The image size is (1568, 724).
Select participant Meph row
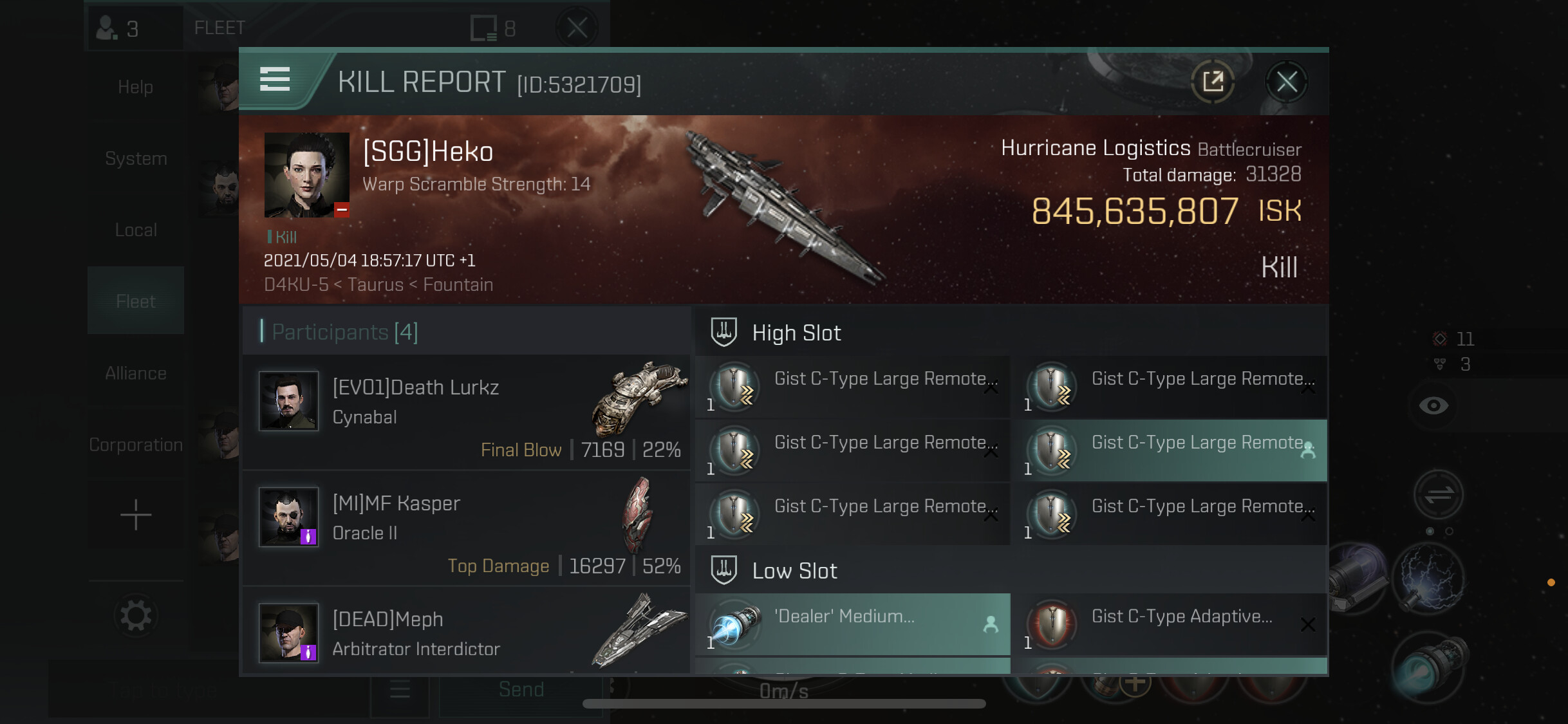pyautogui.click(x=467, y=634)
